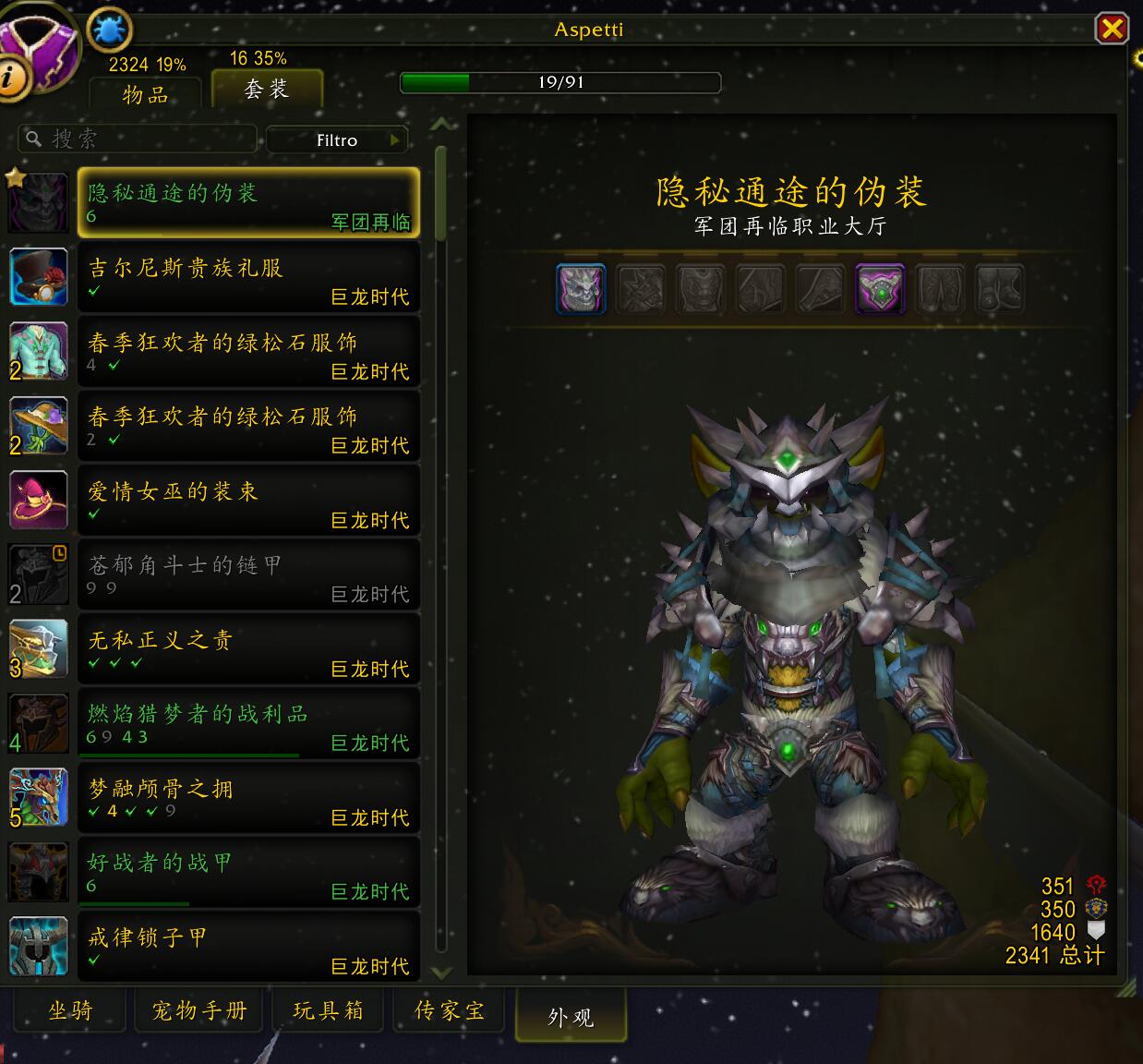Pick the 苍郁角斗士的链甲 set
This screenshot has height=1064, width=1143.
click(248, 575)
